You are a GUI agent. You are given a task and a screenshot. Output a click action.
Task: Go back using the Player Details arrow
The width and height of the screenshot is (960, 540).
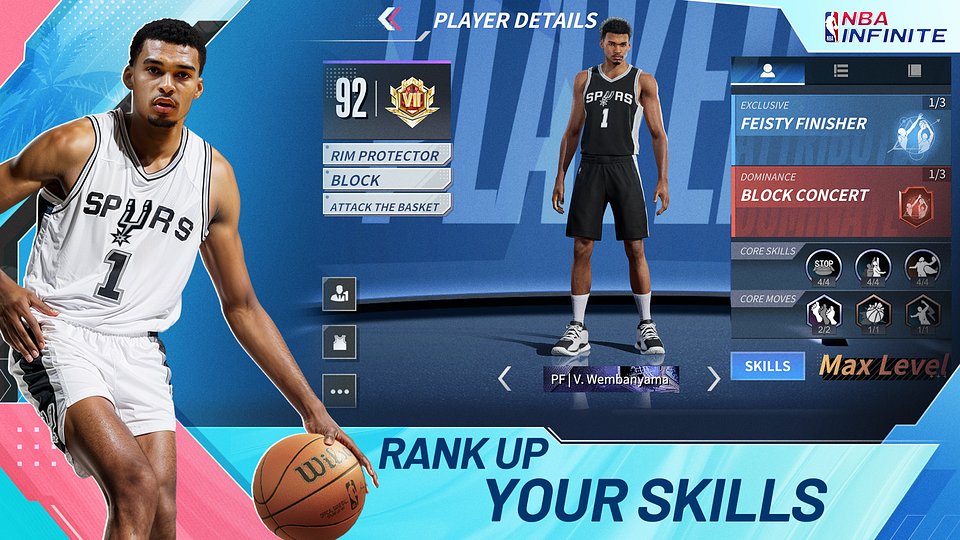click(x=390, y=18)
